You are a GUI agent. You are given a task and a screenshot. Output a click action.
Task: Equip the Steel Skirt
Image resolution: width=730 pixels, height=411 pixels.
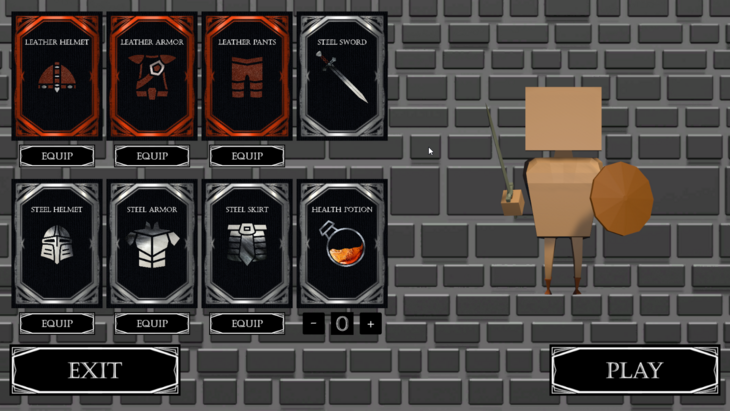click(x=247, y=323)
